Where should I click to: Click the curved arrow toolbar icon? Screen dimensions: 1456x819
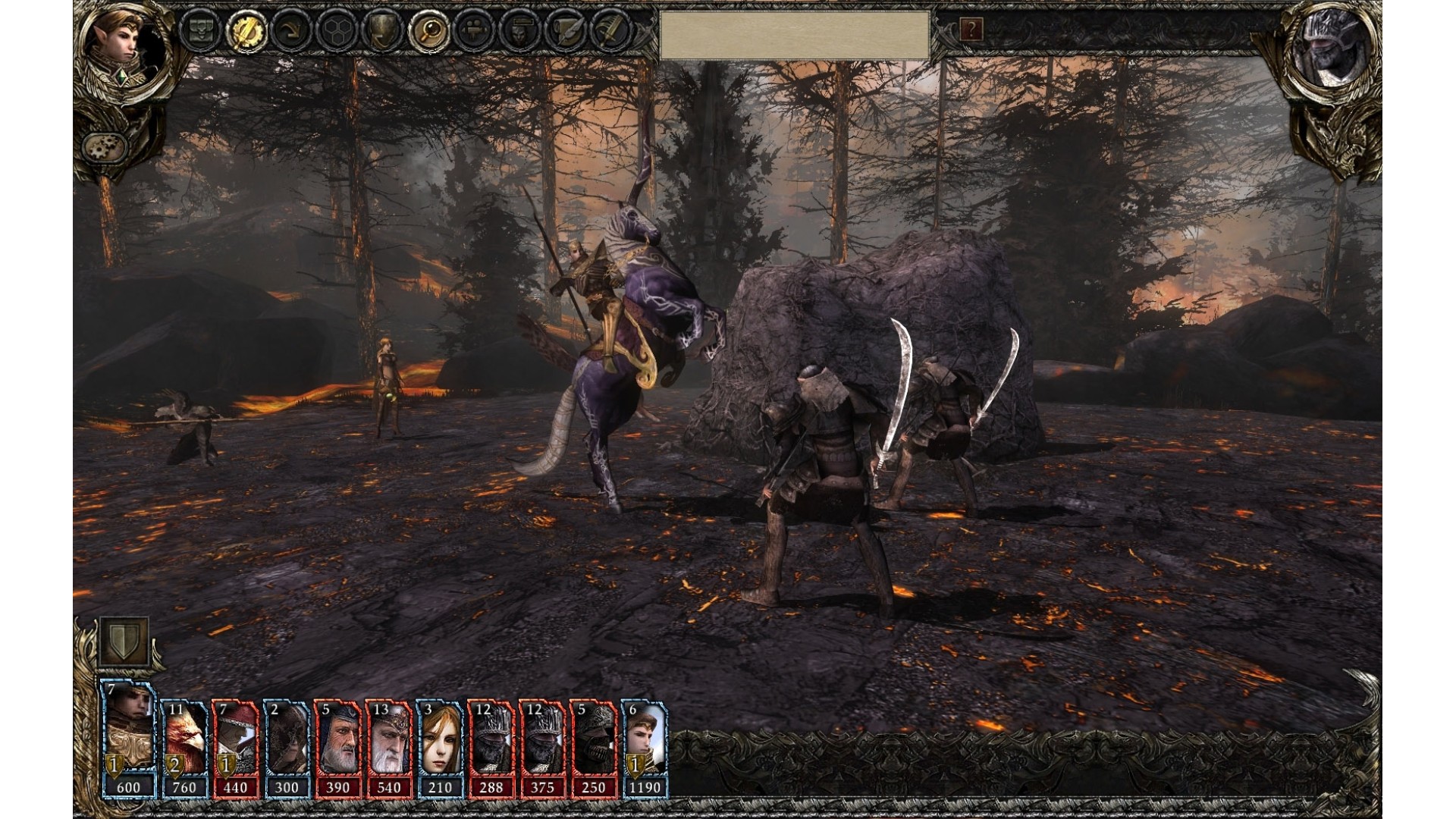click(x=290, y=33)
